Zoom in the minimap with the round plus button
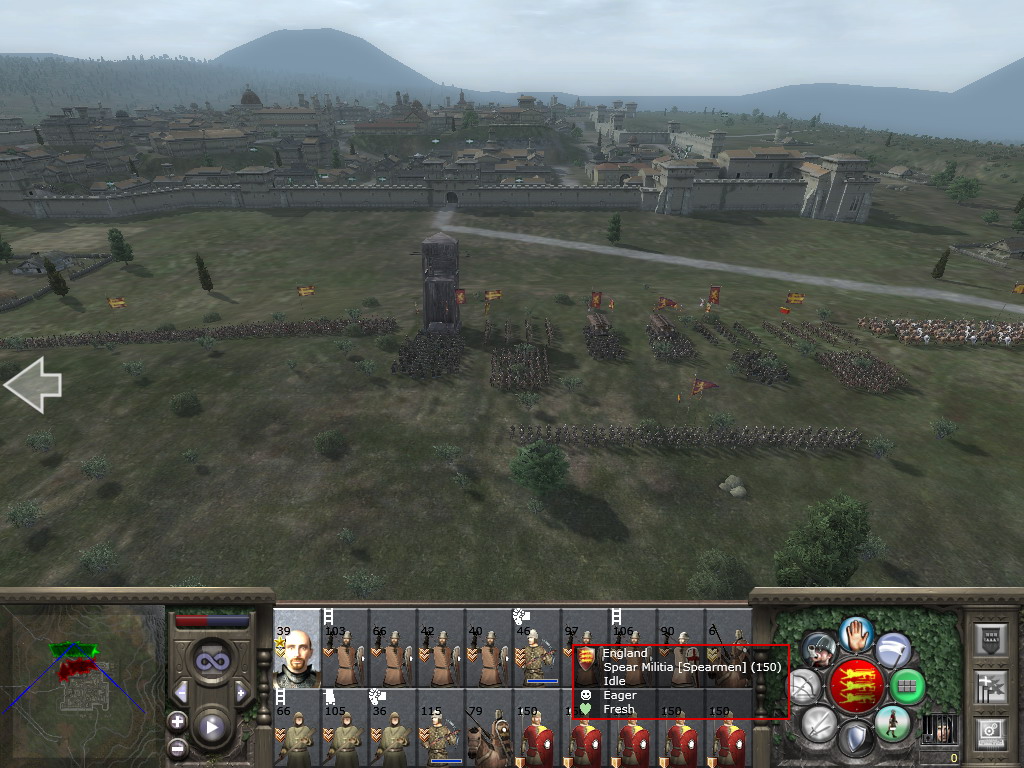 coord(178,721)
